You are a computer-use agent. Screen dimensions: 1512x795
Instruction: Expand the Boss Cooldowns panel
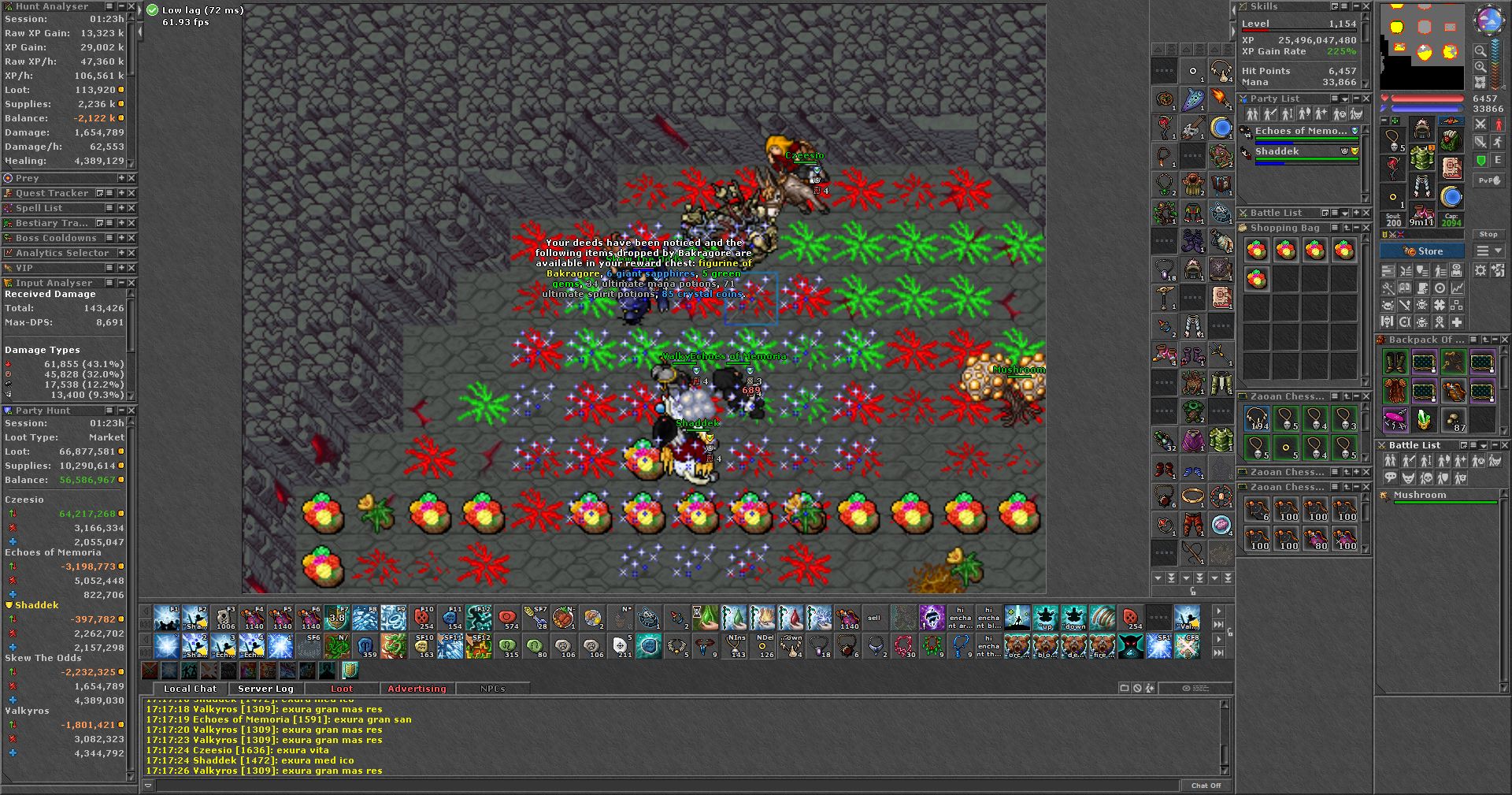click(121, 238)
